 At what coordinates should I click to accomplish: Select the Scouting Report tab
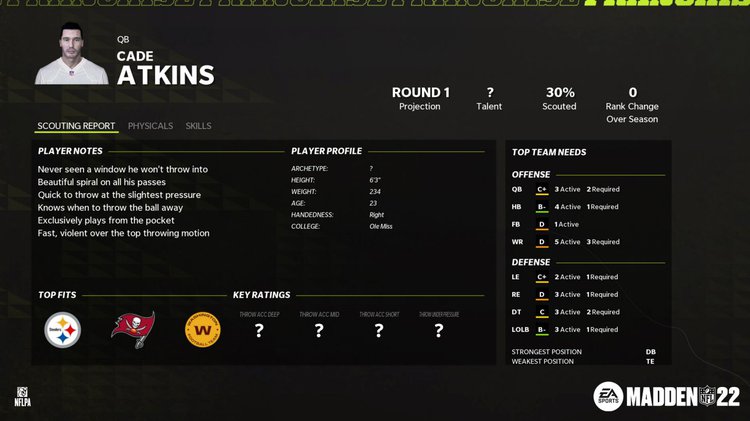[76, 126]
